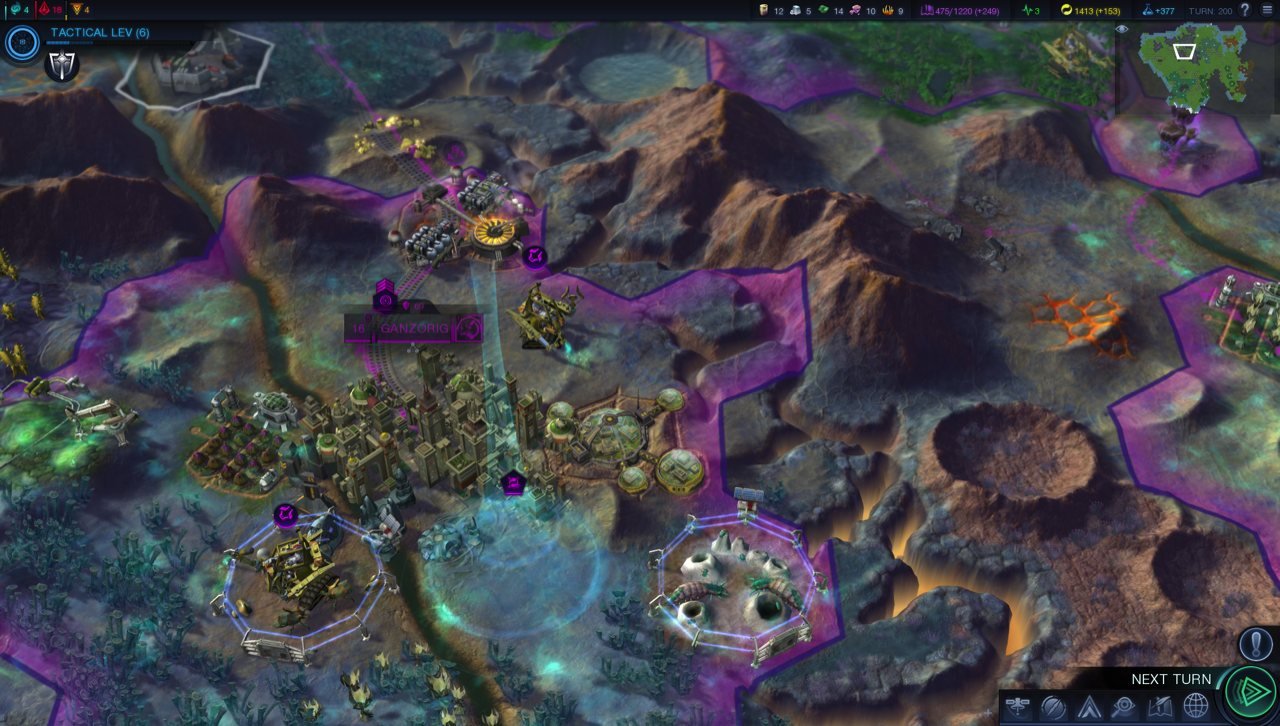Click the minimap in the corner

click(x=1195, y=70)
